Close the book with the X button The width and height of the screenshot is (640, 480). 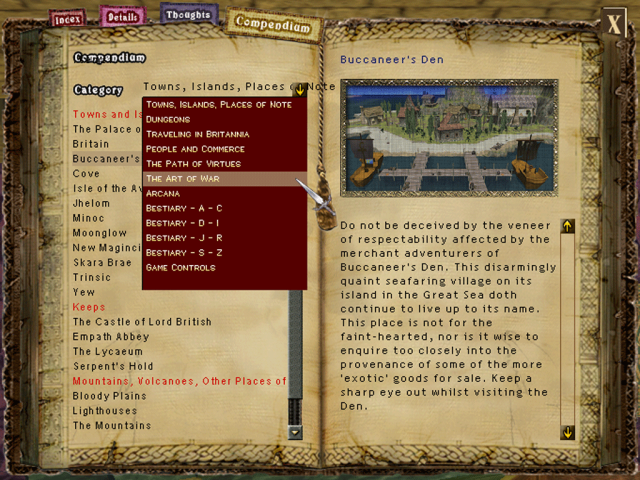(x=613, y=23)
